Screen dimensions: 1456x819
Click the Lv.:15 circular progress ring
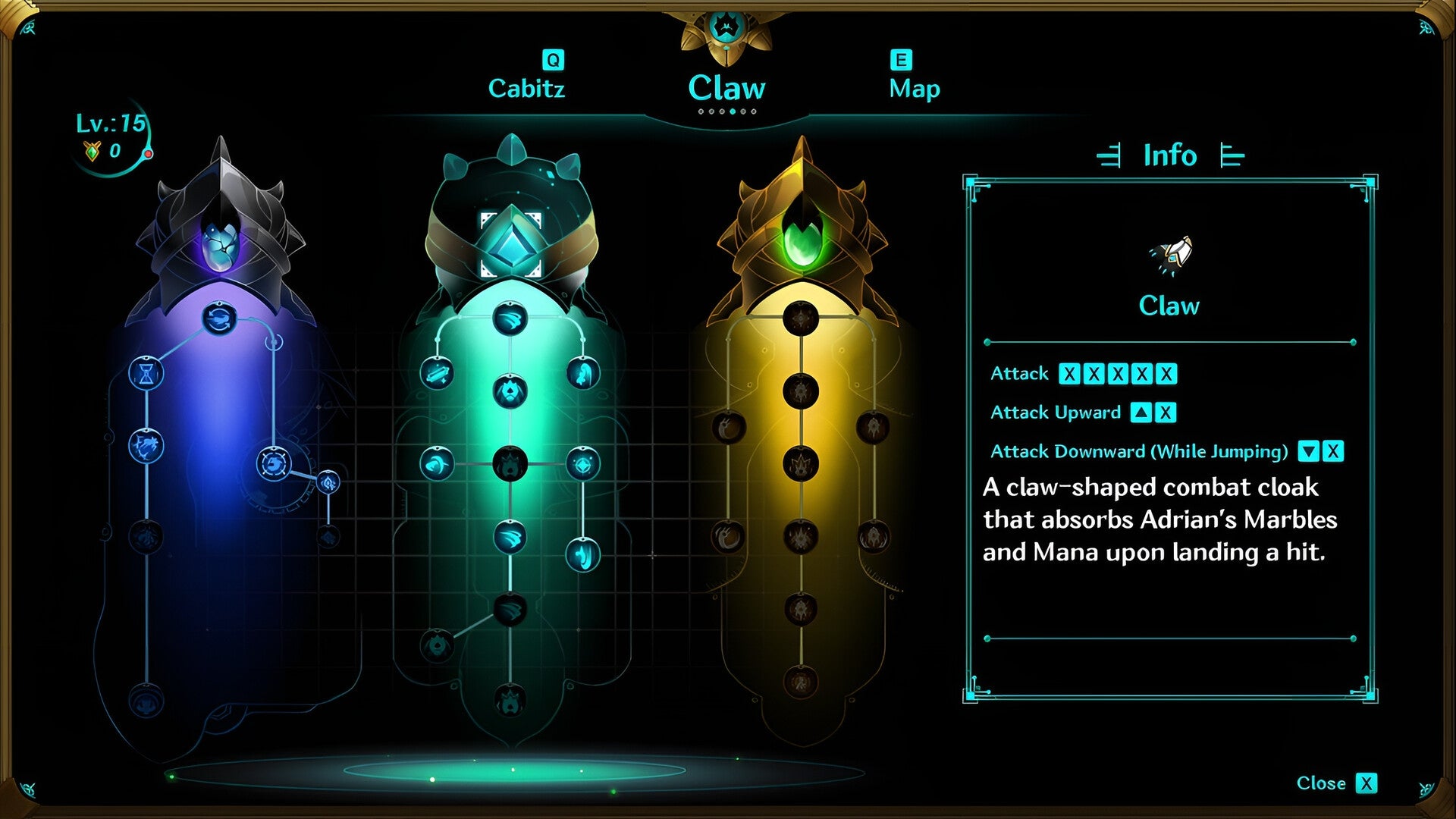114,135
